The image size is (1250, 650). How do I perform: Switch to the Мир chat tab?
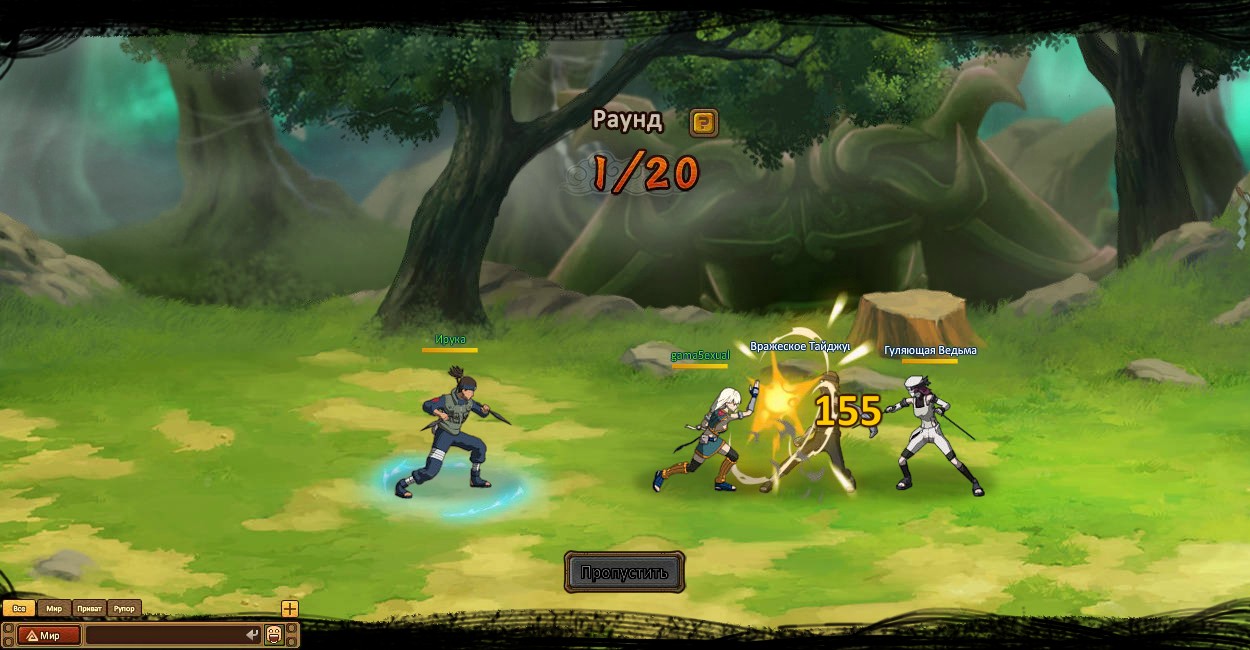tap(54, 608)
